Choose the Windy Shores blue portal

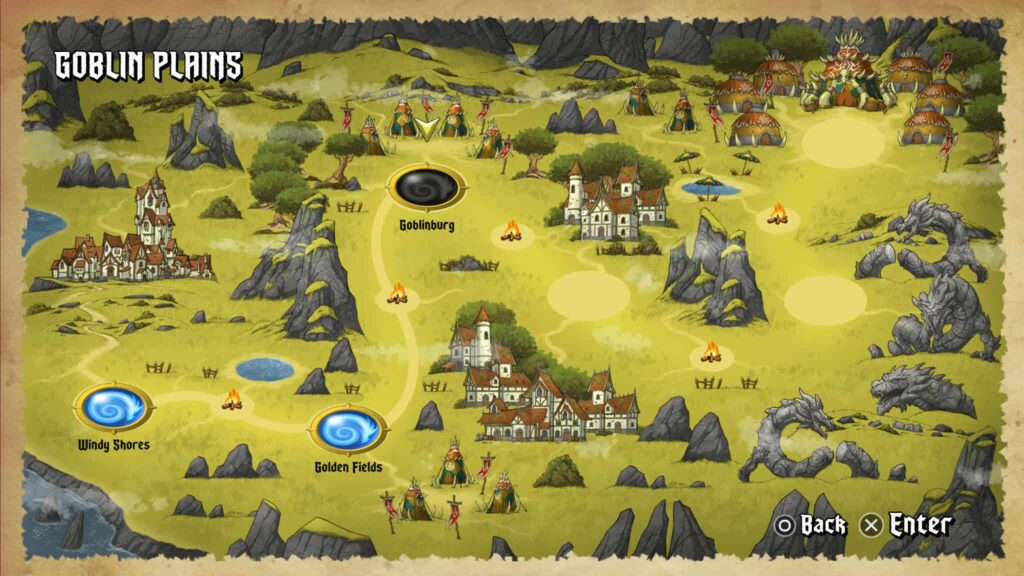click(113, 407)
